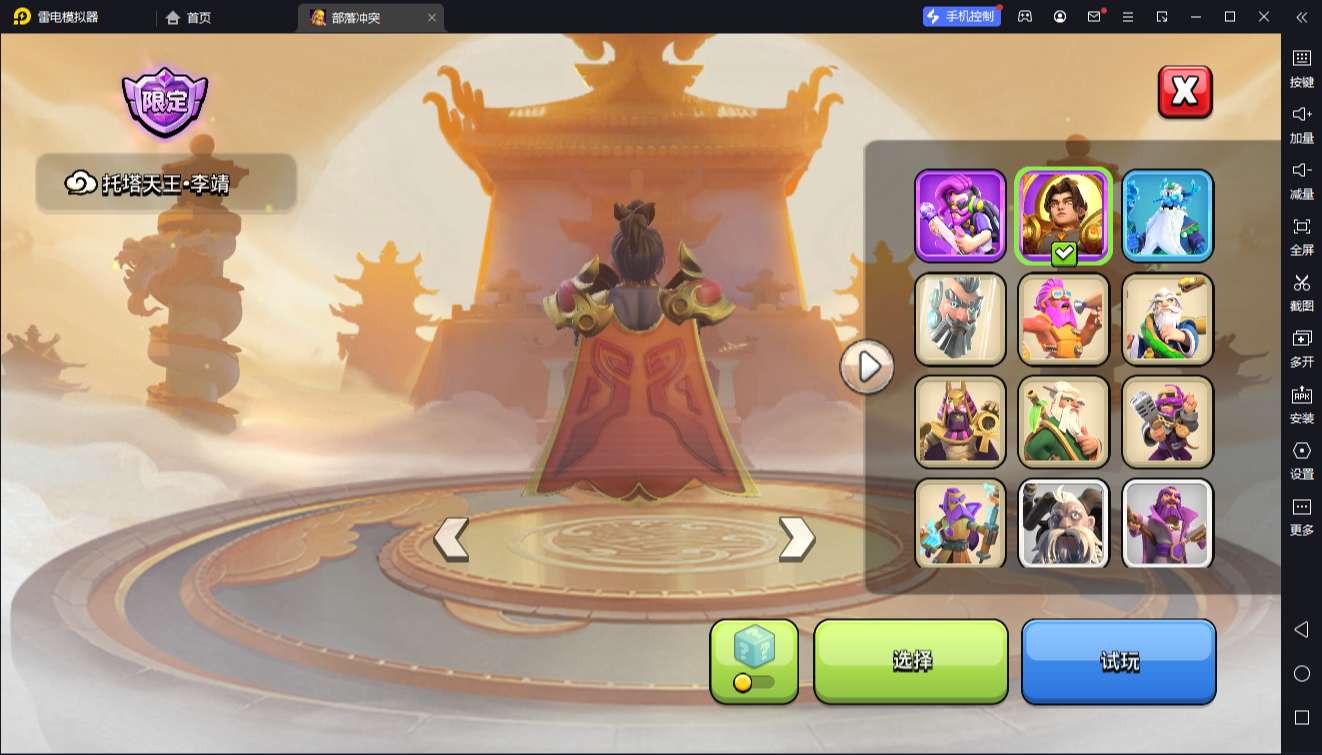This screenshot has height=755, width=1322.
Task: Select the purple-robed bearded skin thumbnail
Action: click(1167, 524)
